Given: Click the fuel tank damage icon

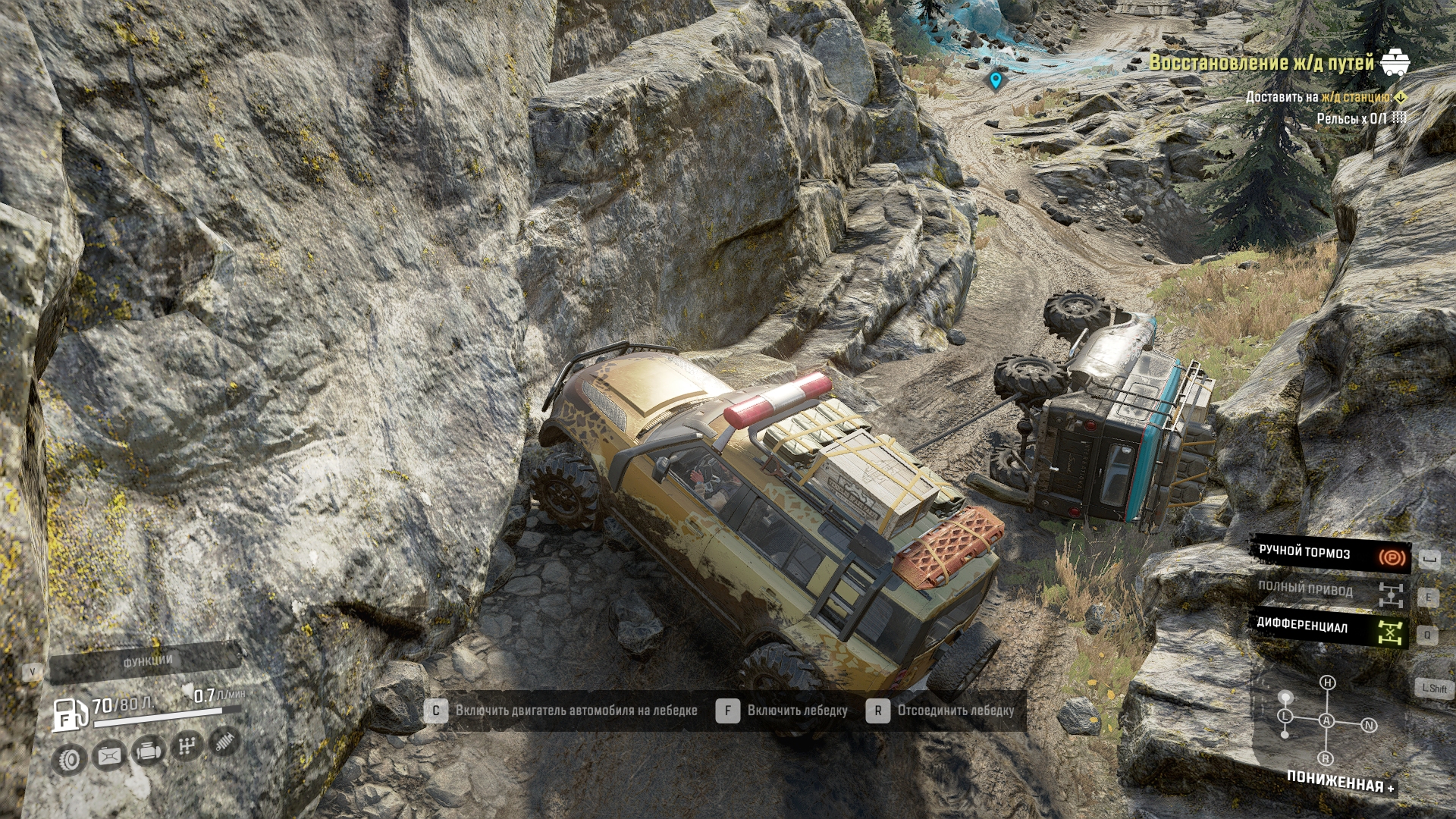Looking at the screenshot, I should (x=109, y=756).
